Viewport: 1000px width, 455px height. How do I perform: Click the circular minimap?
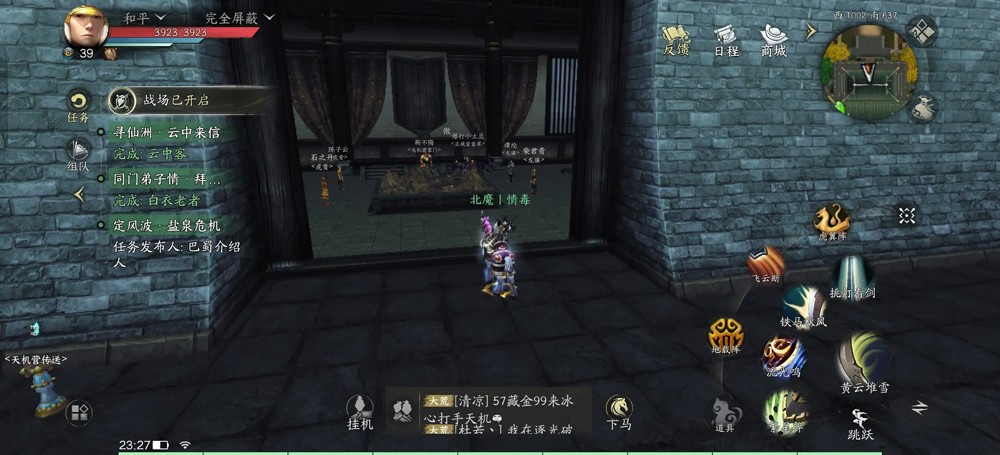click(x=868, y=70)
